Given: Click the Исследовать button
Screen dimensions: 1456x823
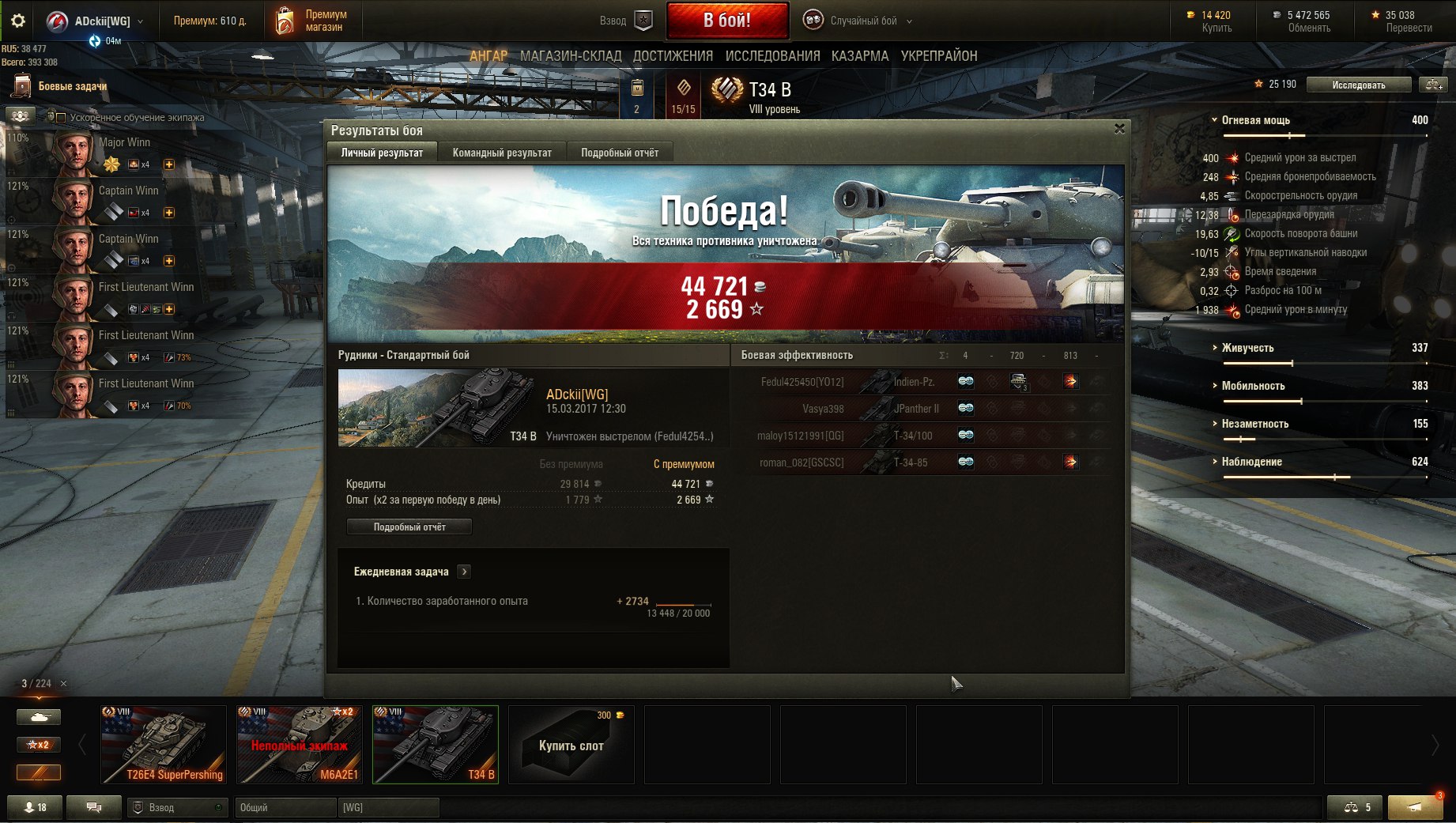Looking at the screenshot, I should pyautogui.click(x=1358, y=85).
